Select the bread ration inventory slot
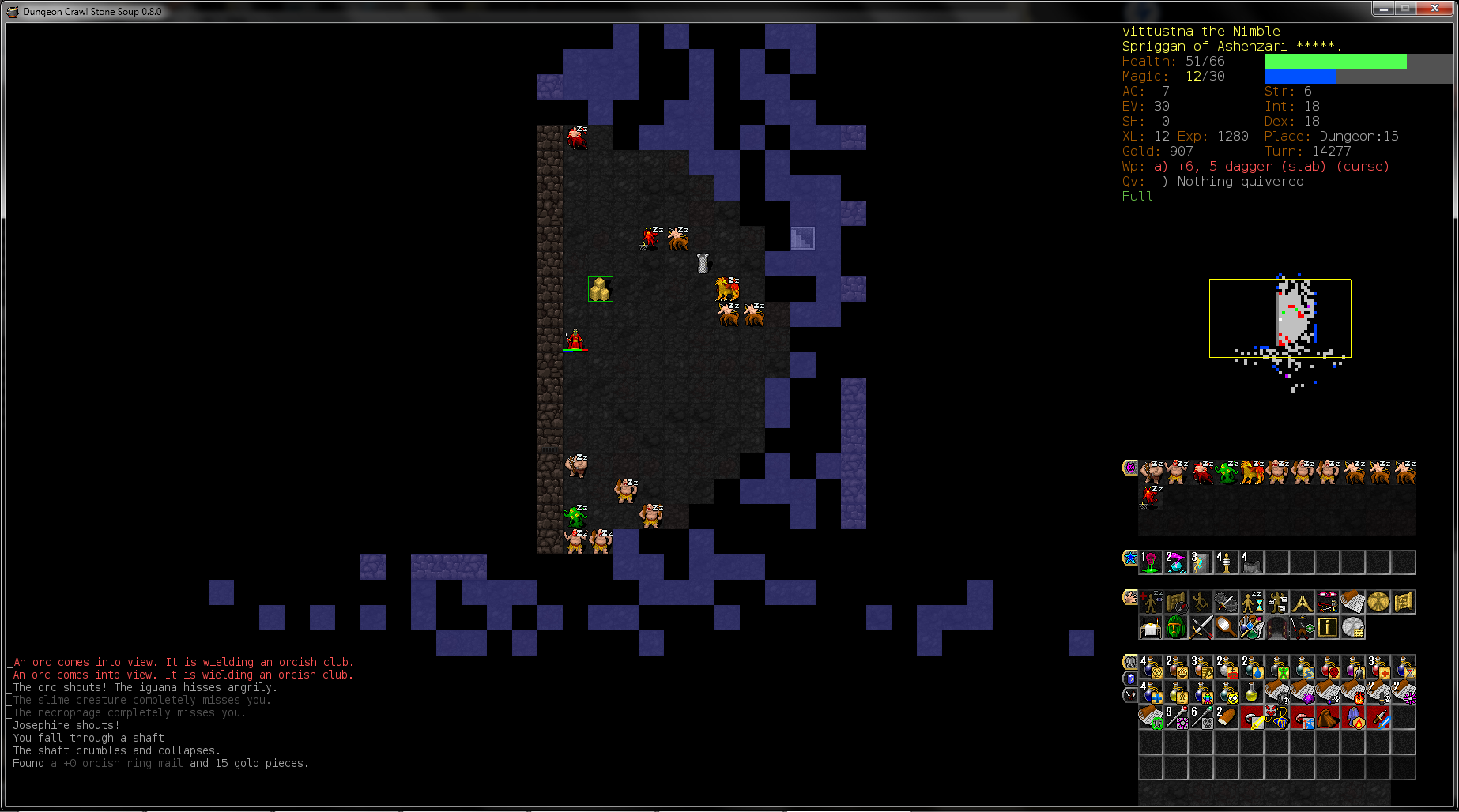Screen dimensions: 1459x812 1226,717
